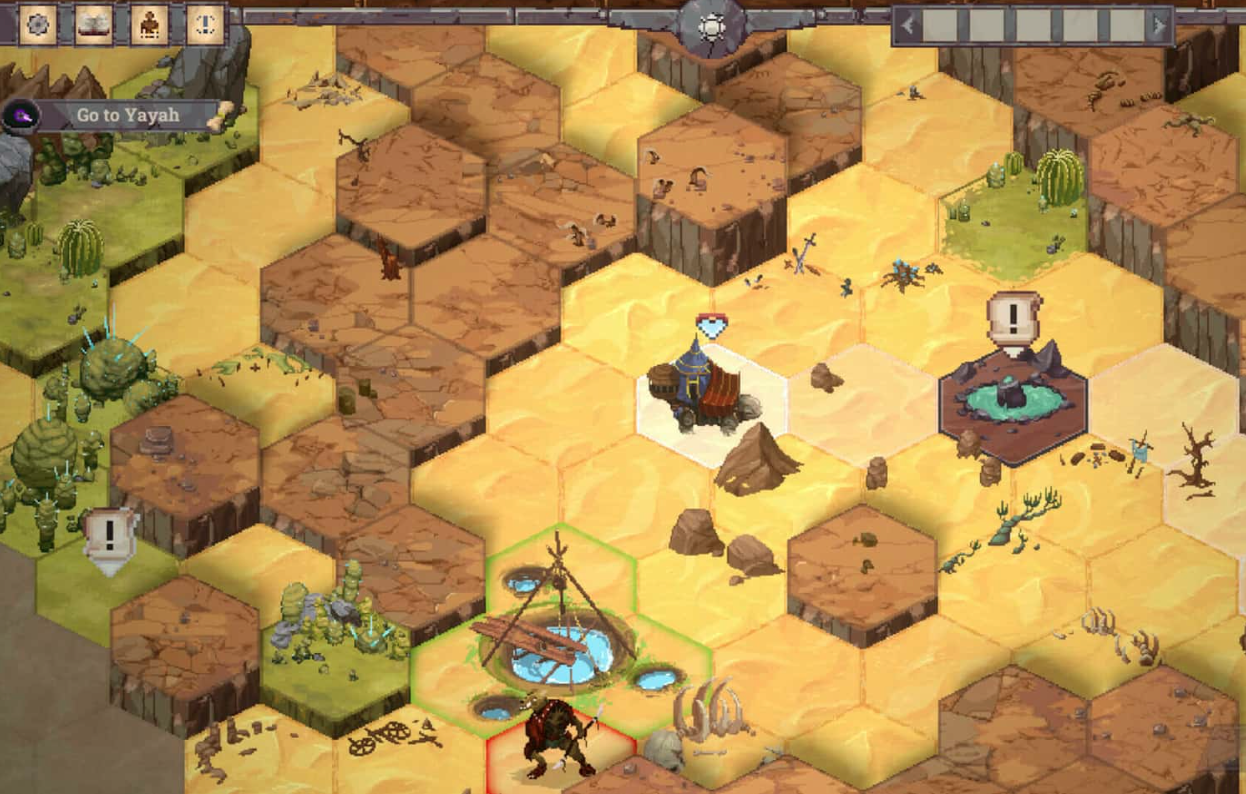This screenshot has height=794, width=1246.
Task: Click the right arrow of the slot bar
Action: (x=1160, y=26)
